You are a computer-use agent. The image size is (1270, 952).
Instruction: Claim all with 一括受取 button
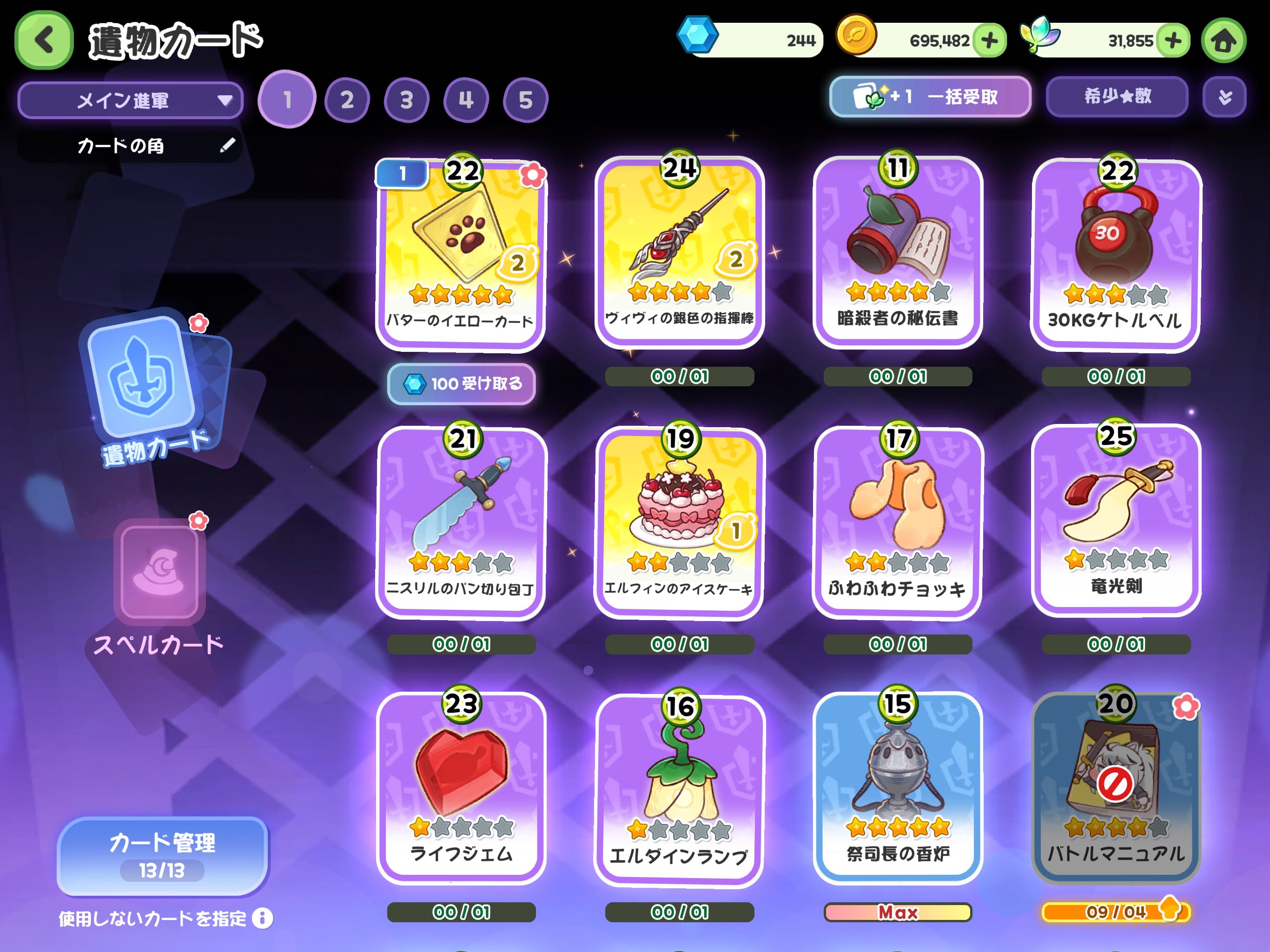[x=930, y=97]
